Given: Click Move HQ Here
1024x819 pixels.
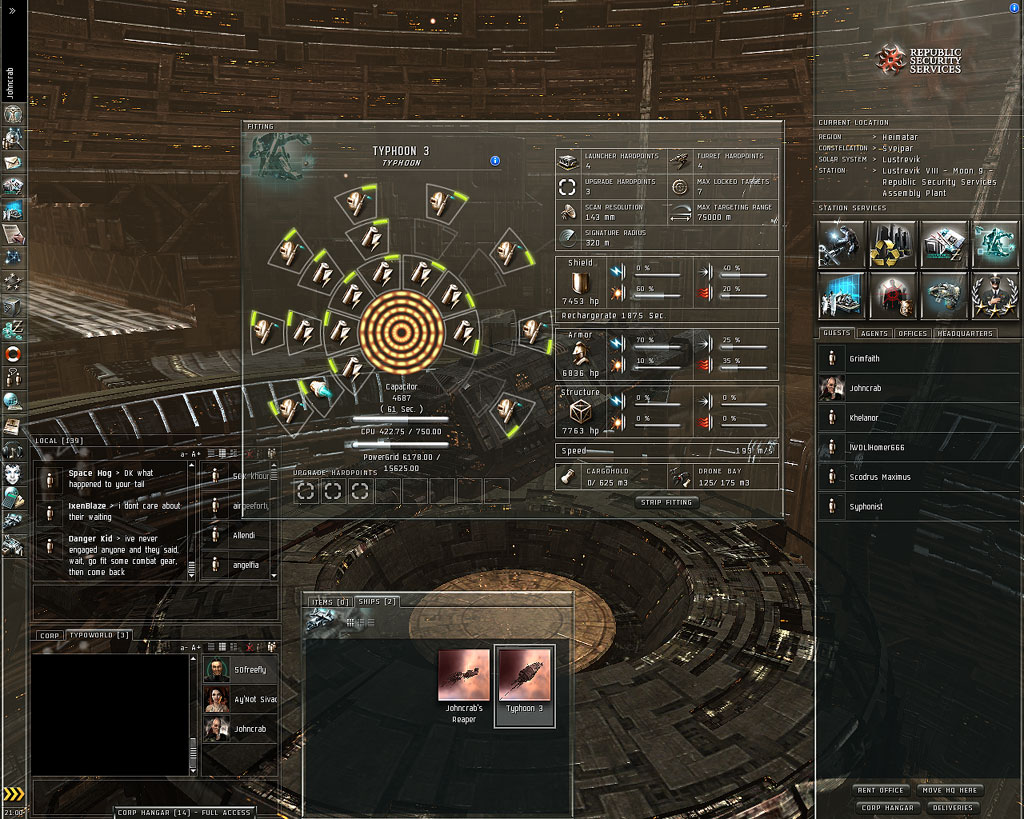Looking at the screenshot, I should (x=948, y=790).
